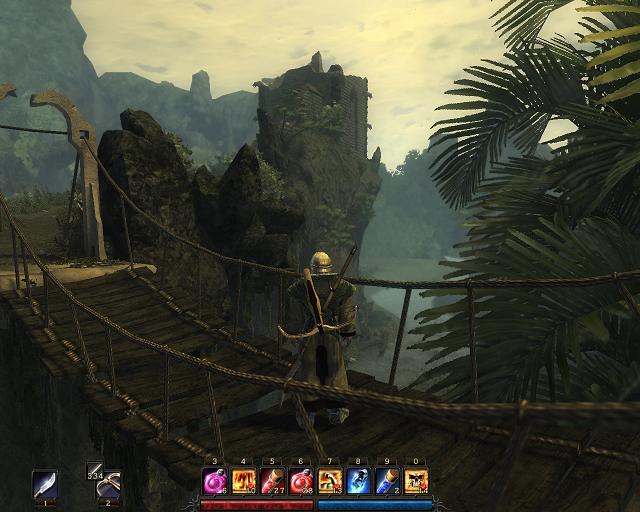This screenshot has height=512, width=640.
Task: Click the bolt ammunition icon
Action: point(93,468)
